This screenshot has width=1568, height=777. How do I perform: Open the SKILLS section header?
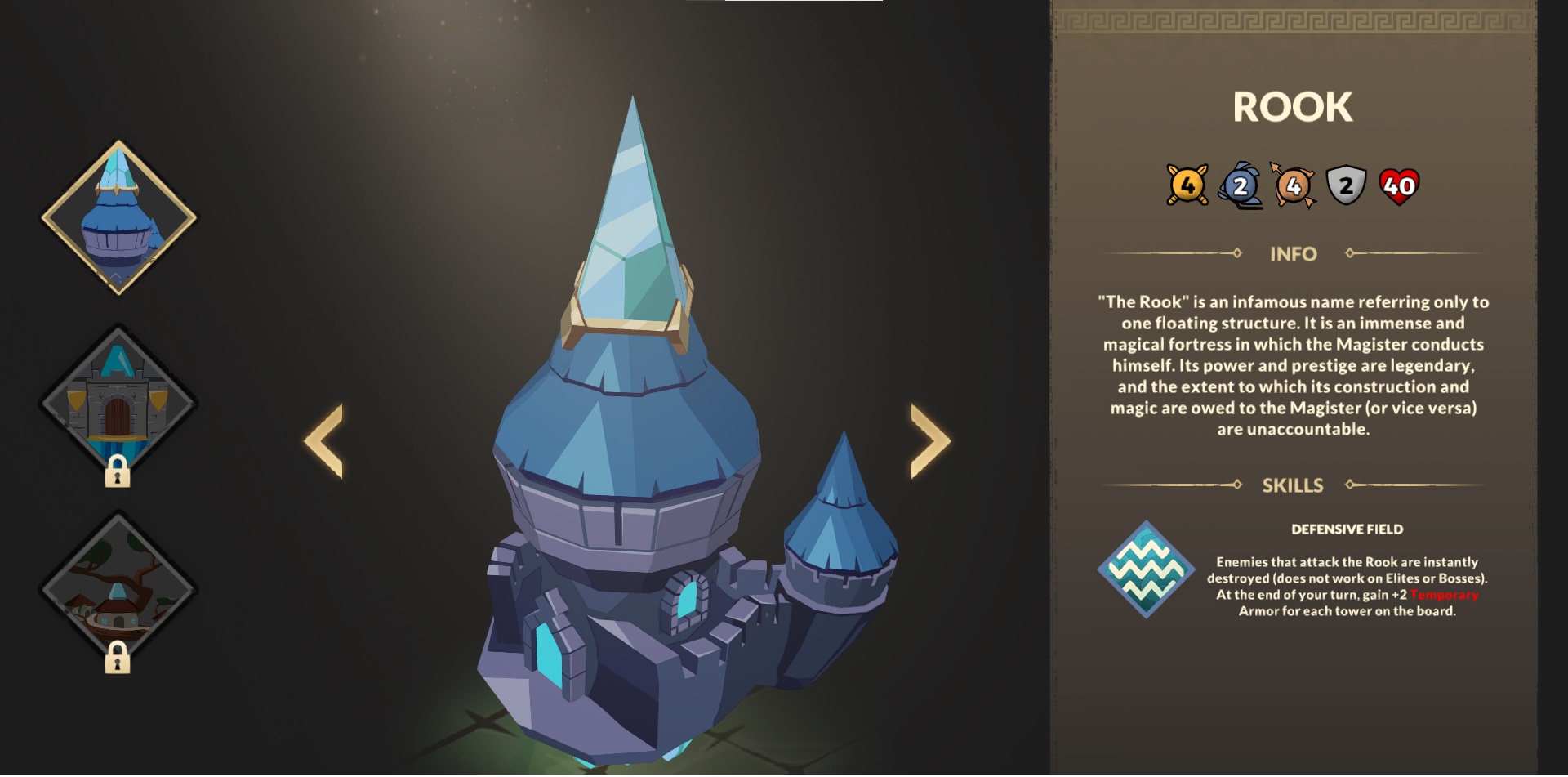[x=1295, y=485]
